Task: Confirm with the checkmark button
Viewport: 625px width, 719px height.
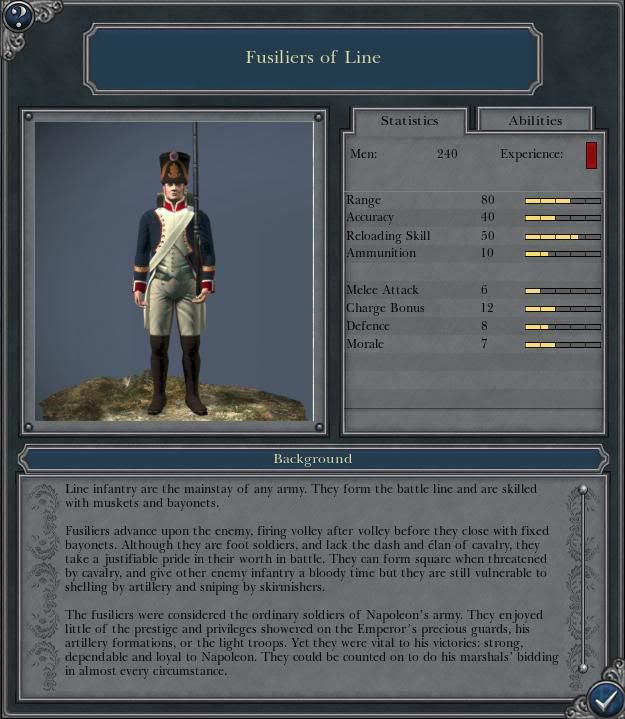Action: tap(603, 697)
